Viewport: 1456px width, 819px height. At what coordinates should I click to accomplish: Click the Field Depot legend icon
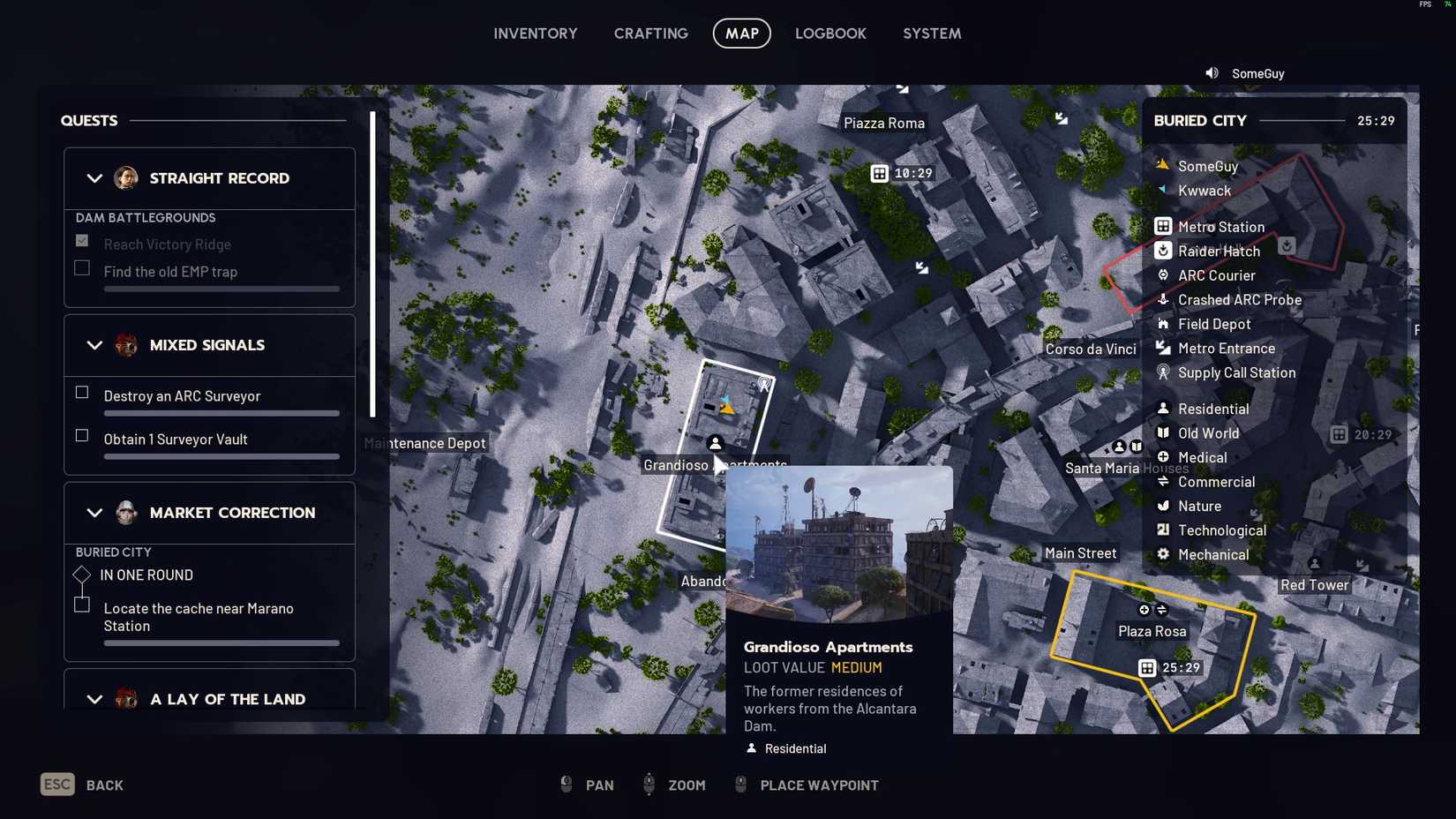(1161, 324)
